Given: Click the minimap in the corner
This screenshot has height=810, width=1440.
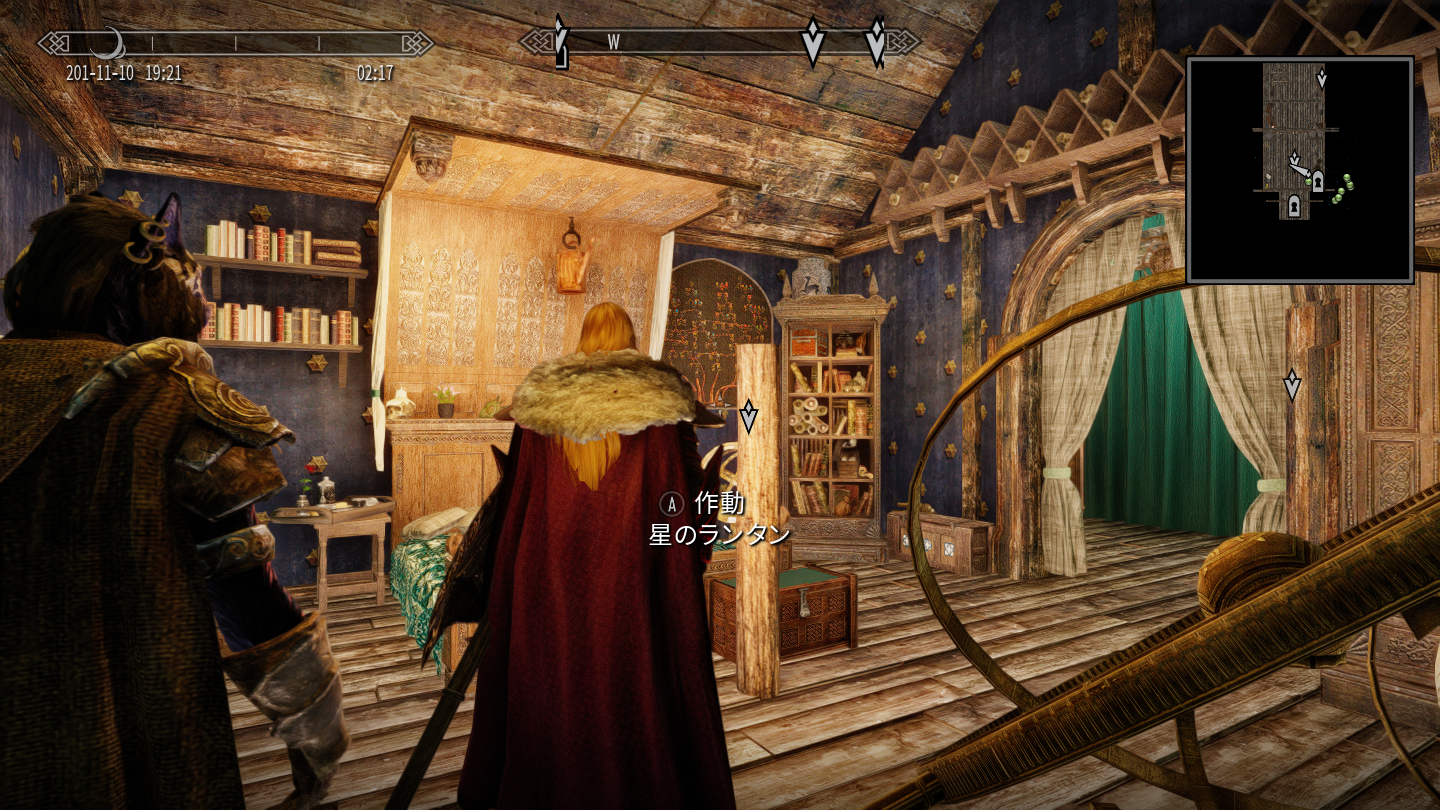Looking at the screenshot, I should point(1299,170).
